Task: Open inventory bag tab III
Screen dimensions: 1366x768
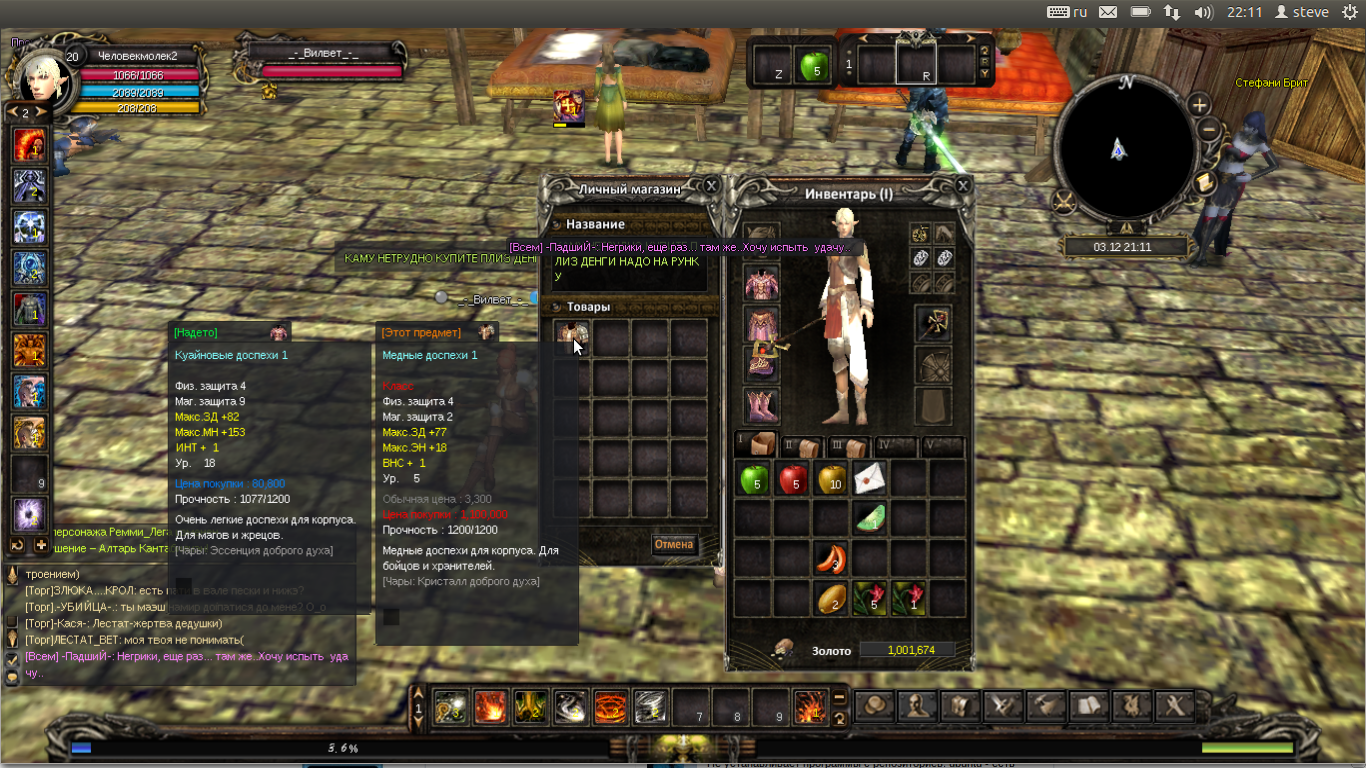Action: tap(848, 446)
